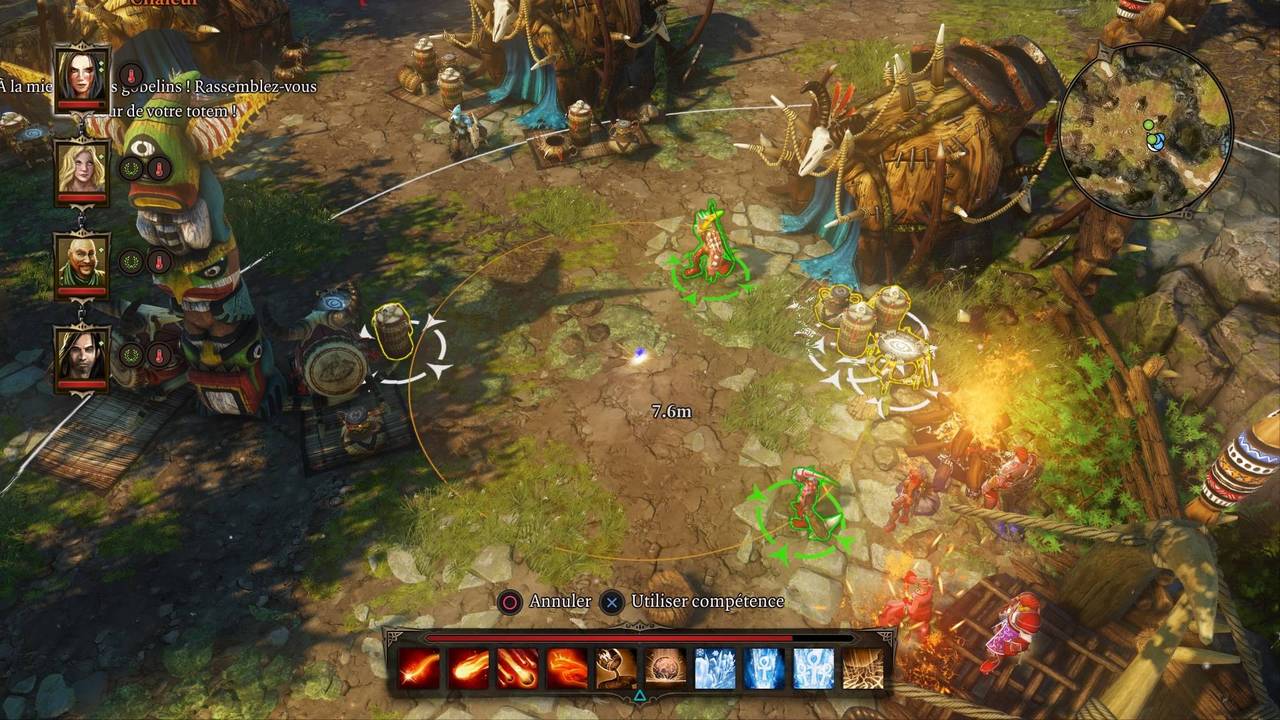This screenshot has width=1280, height=720.
Task: Select the dark-haired woman with face paint portrait
Action: click(x=81, y=75)
